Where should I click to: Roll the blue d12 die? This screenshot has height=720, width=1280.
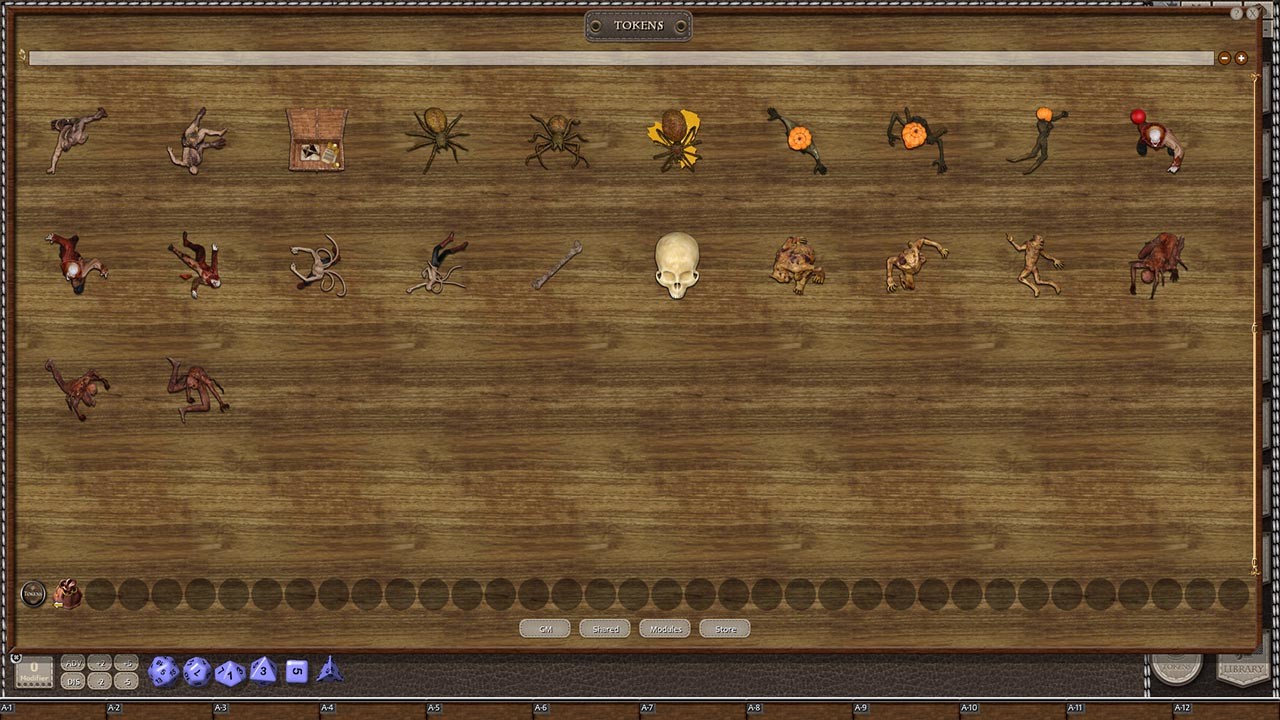coord(194,672)
